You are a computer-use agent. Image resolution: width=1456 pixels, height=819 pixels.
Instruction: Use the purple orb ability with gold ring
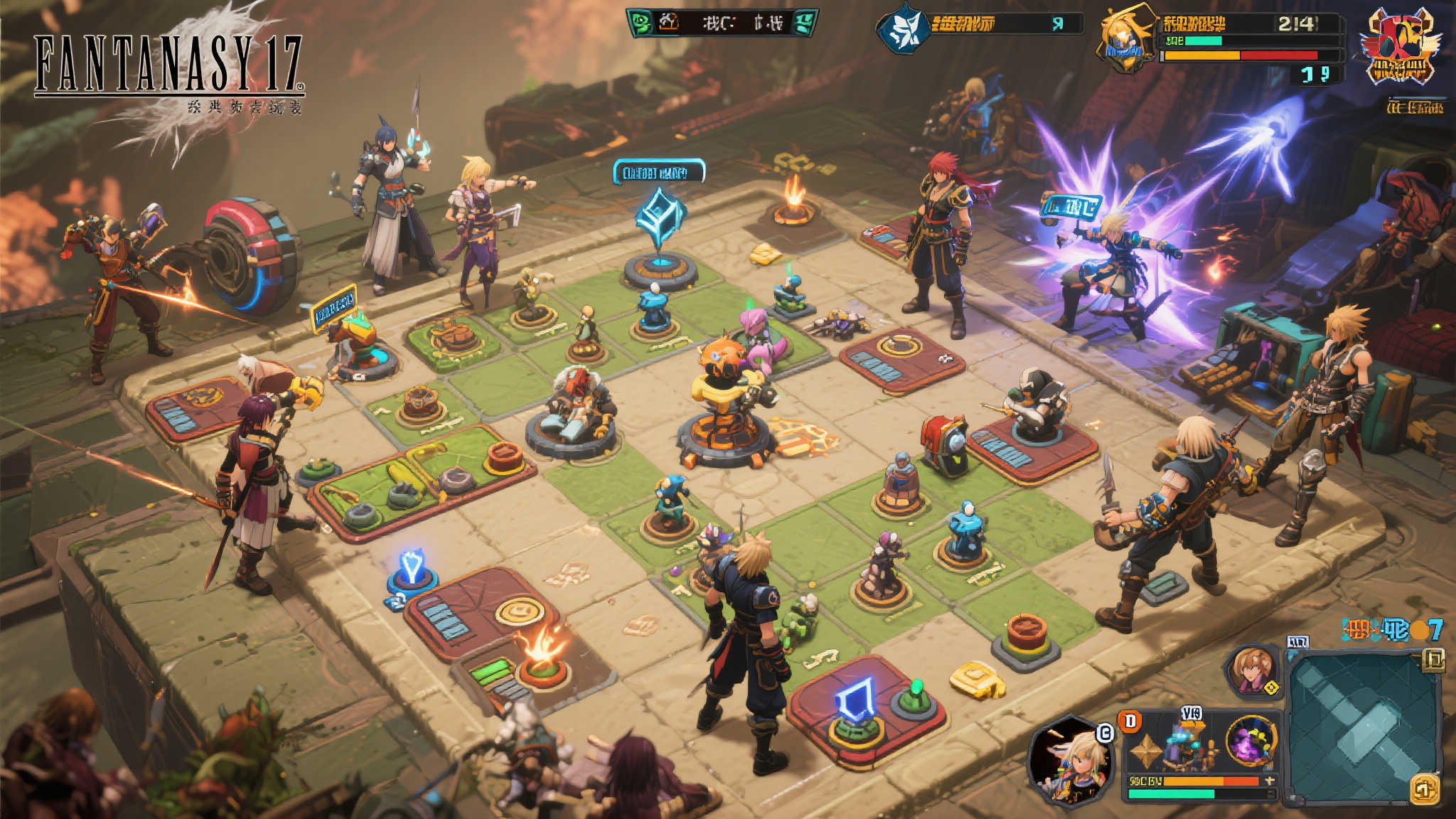click(1251, 742)
